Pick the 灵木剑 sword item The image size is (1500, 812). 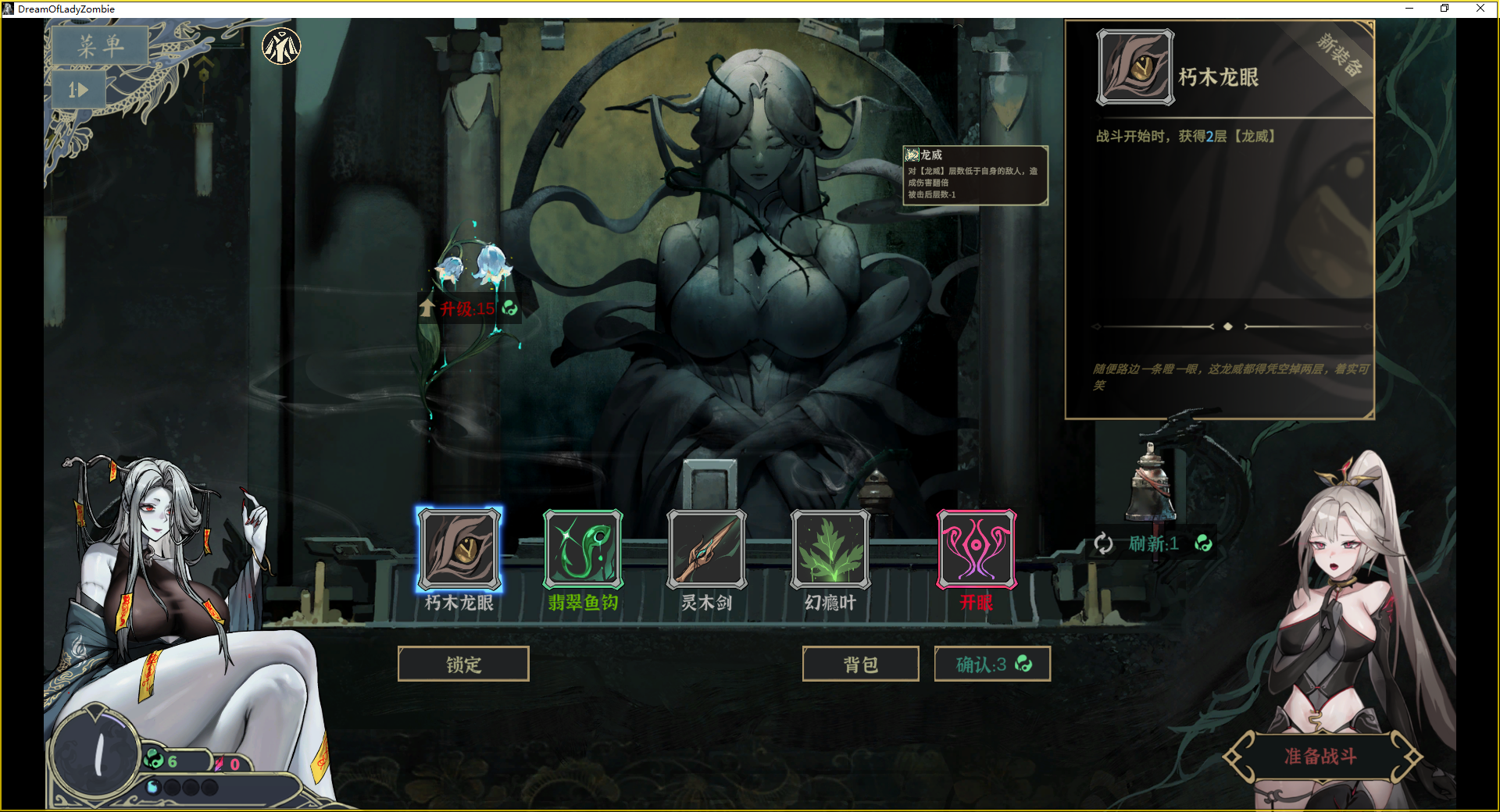click(706, 549)
